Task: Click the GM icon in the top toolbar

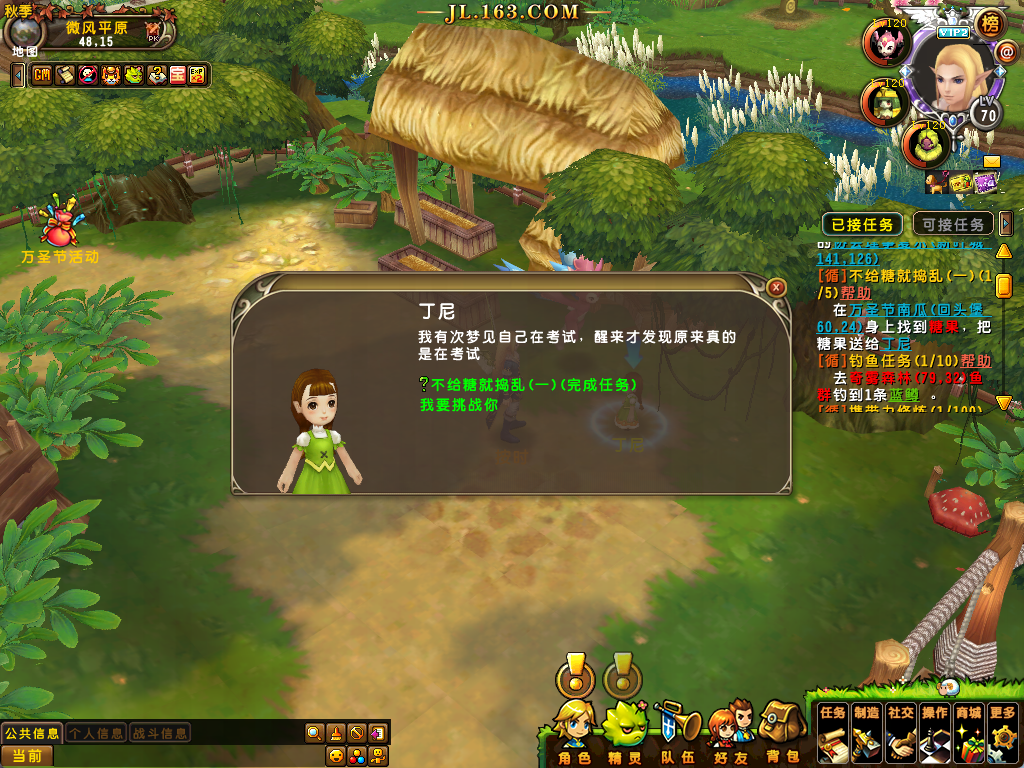Action: (x=42, y=75)
